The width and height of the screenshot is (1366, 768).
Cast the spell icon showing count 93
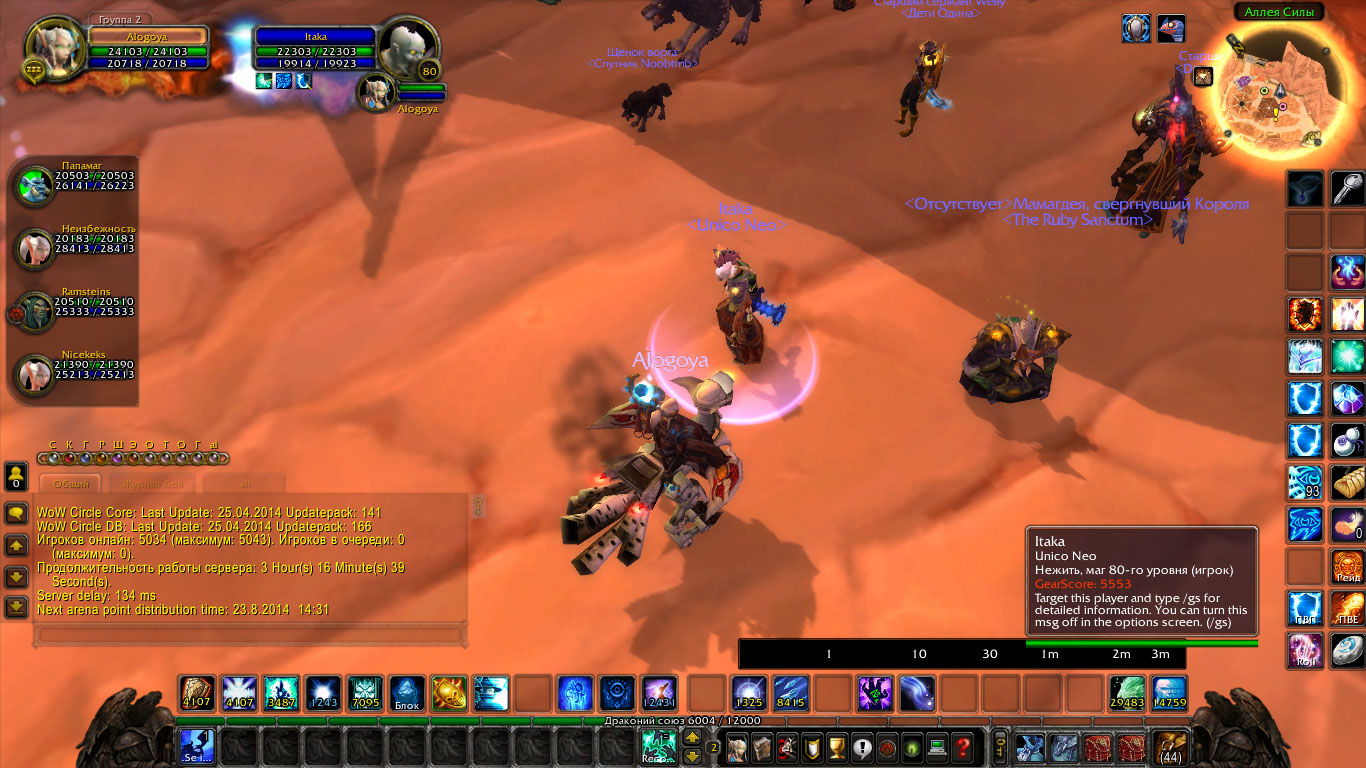coord(1305,482)
